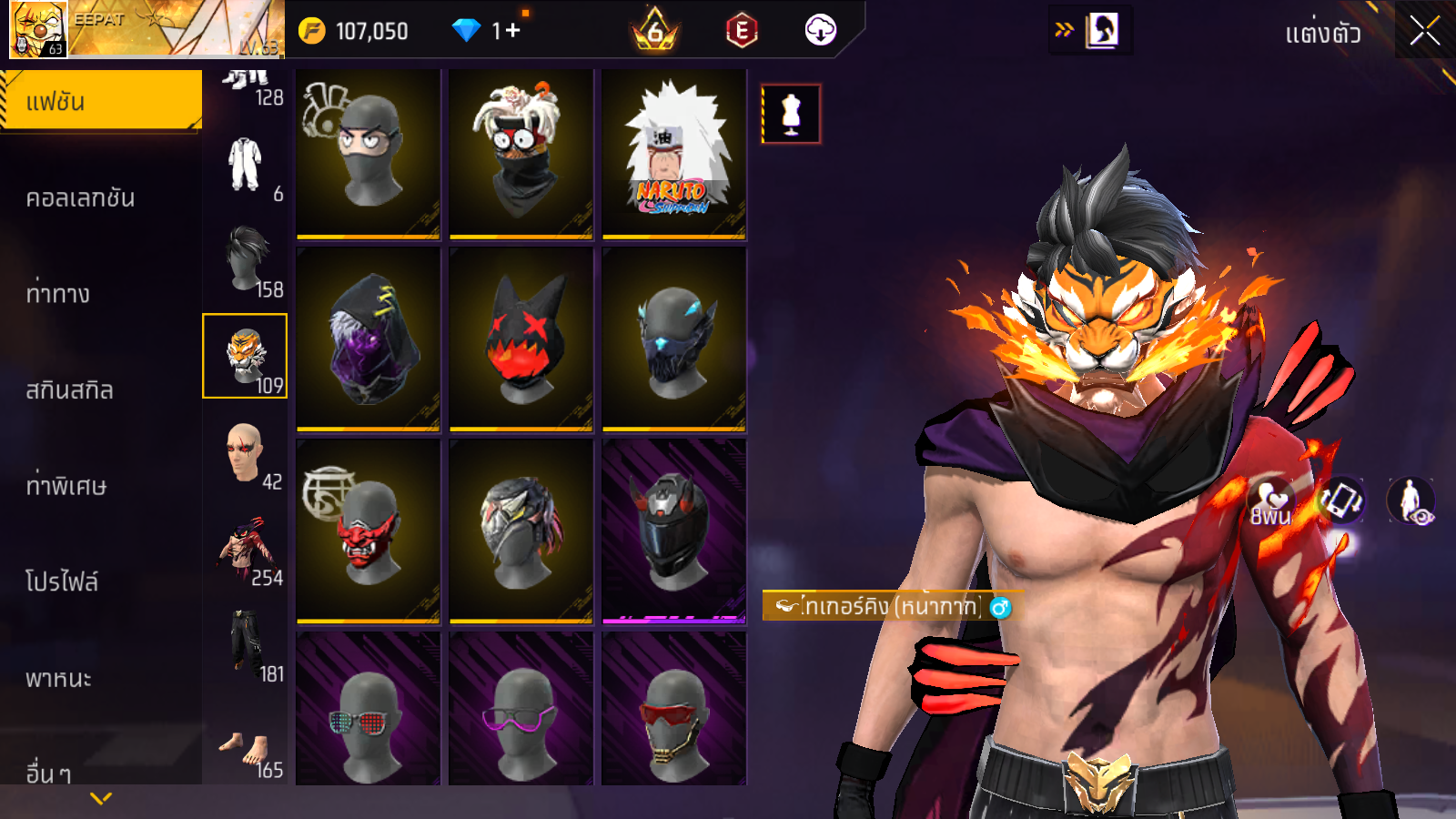Select the สกินสกิล skill skin menu
Viewport: 1456px width, 819px height.
70,389
